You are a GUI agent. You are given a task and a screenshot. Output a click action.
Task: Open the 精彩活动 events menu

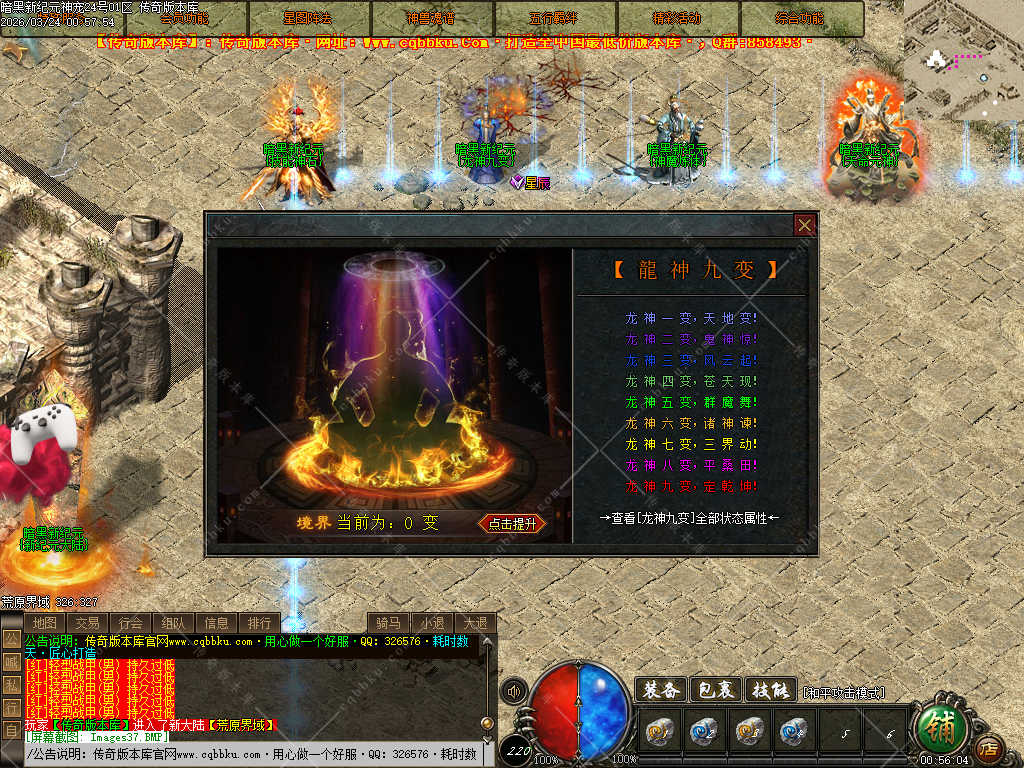677,18
